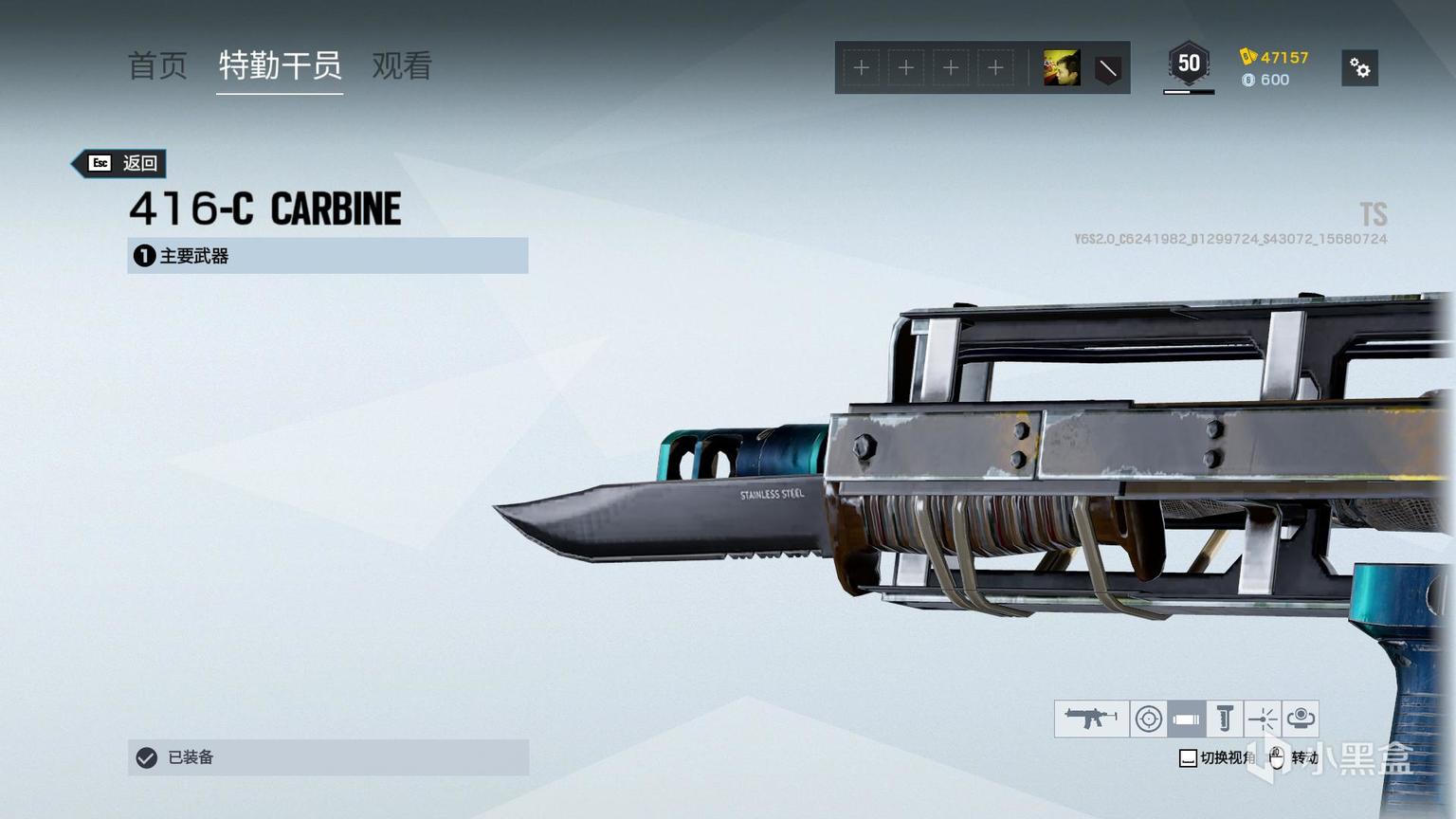View the level 50 clearance badge
This screenshot has width=1456, height=819.
pyautogui.click(x=1189, y=64)
